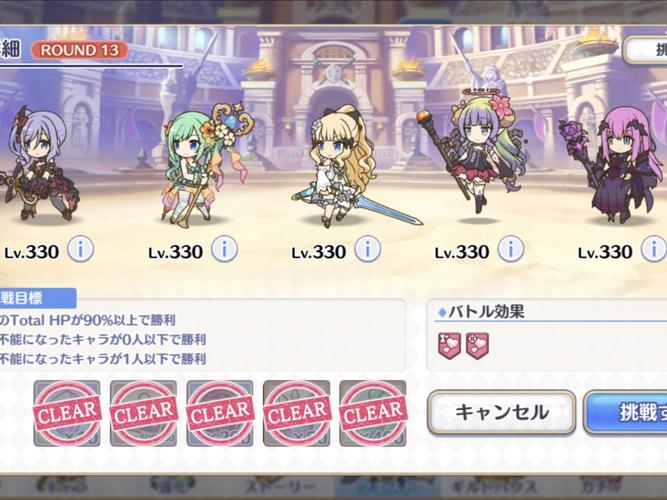Show info for the blonde sword character
This screenshot has width=667, height=500.
(367, 249)
